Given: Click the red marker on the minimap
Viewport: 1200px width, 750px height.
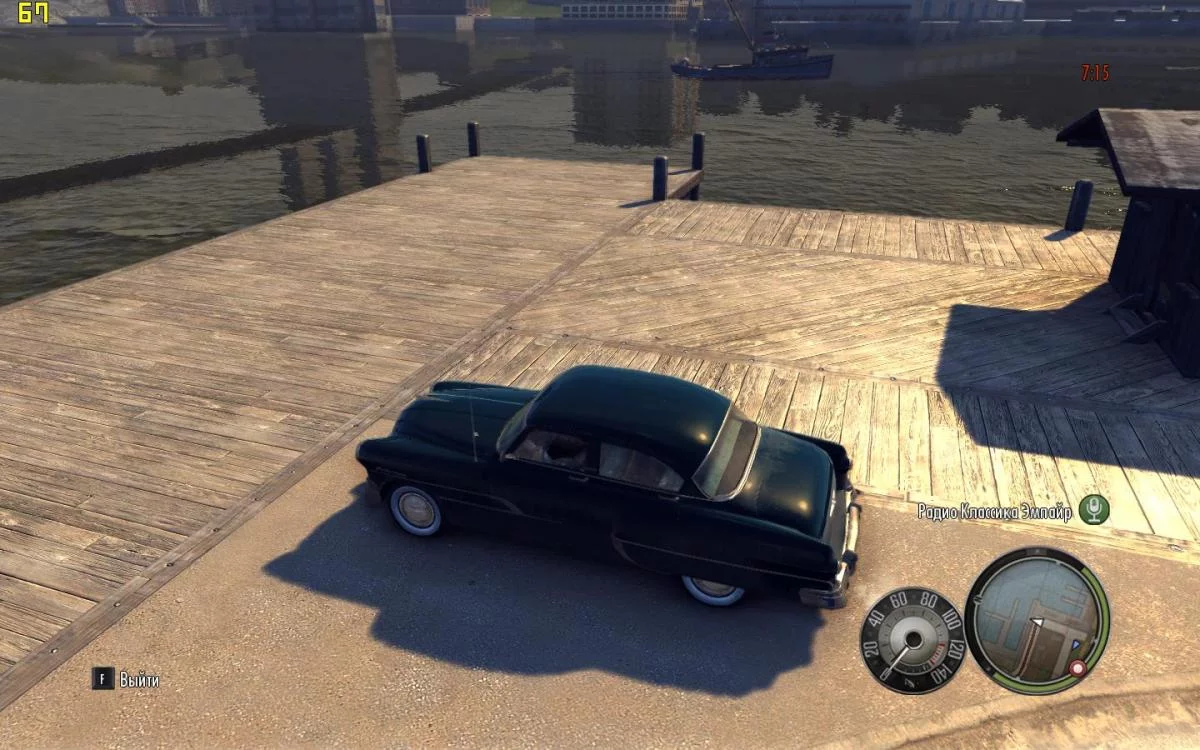Looking at the screenshot, I should (1078, 667).
